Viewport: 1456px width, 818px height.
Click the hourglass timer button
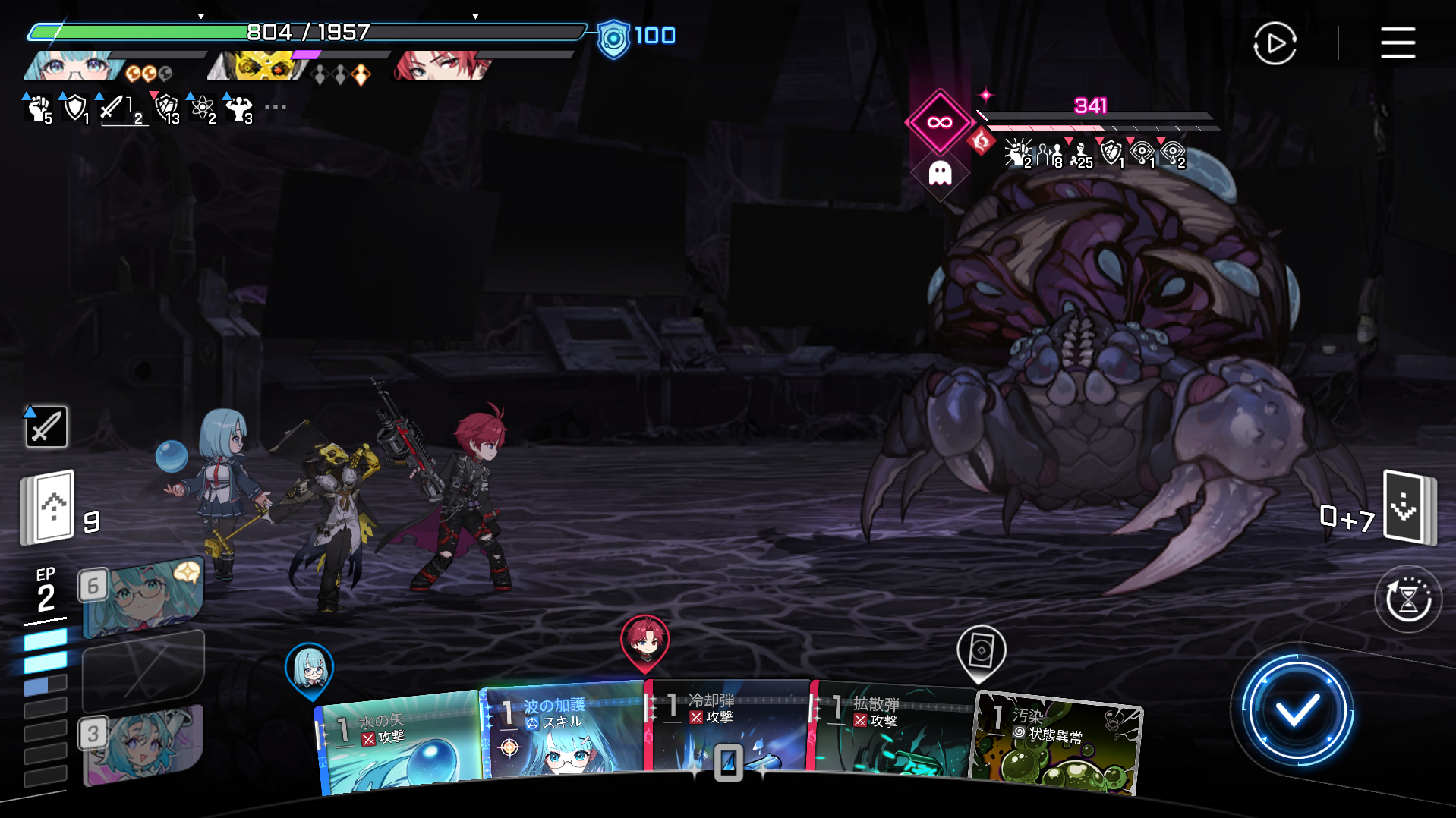tap(1407, 599)
